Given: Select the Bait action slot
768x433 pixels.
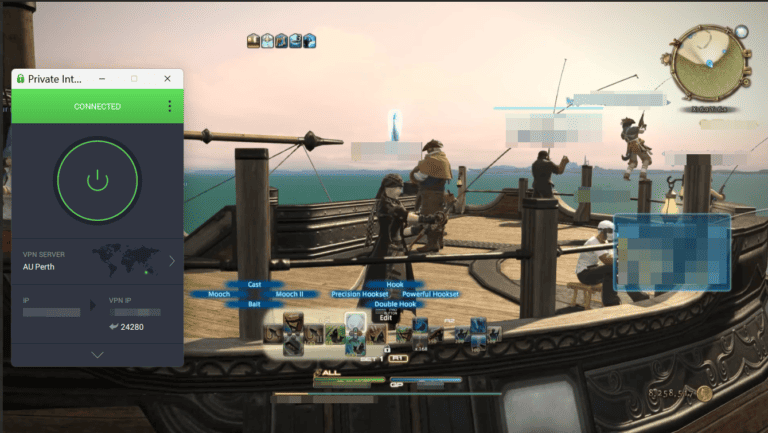Looking at the screenshot, I should (253, 304).
